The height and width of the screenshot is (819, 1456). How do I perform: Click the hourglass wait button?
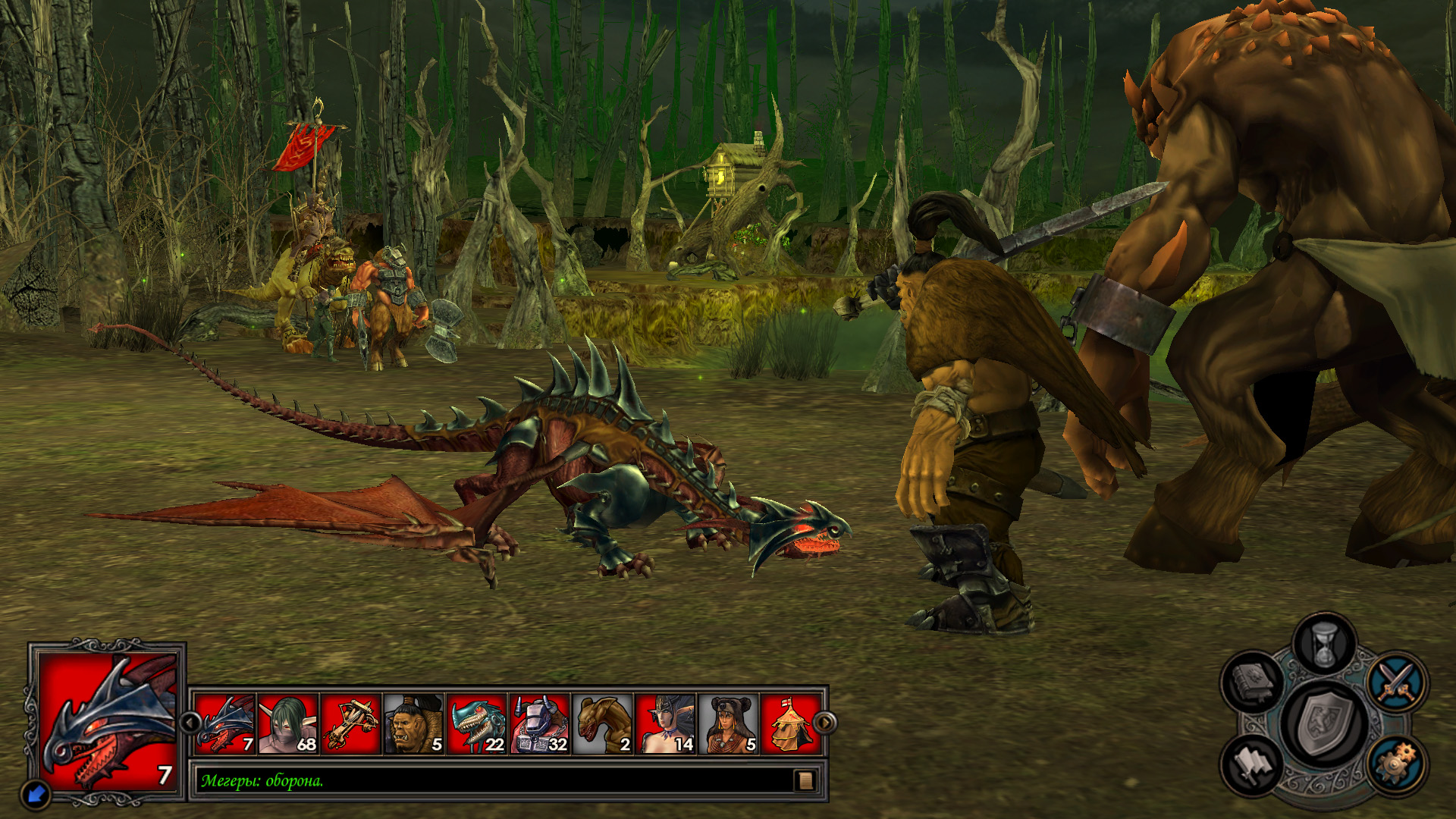click(x=1324, y=644)
